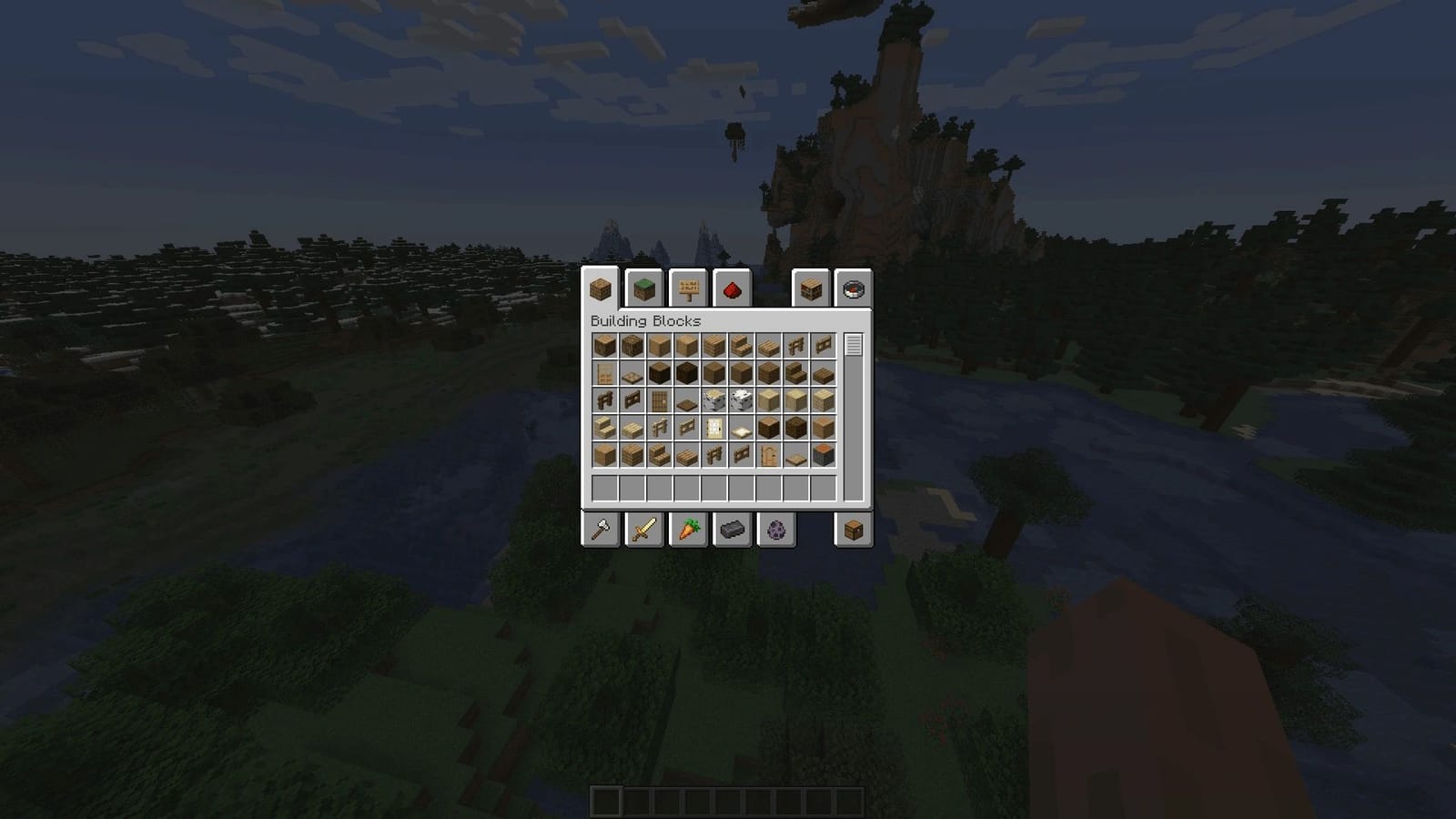Select the oak door item
The image size is (1456, 819).
tap(605, 372)
